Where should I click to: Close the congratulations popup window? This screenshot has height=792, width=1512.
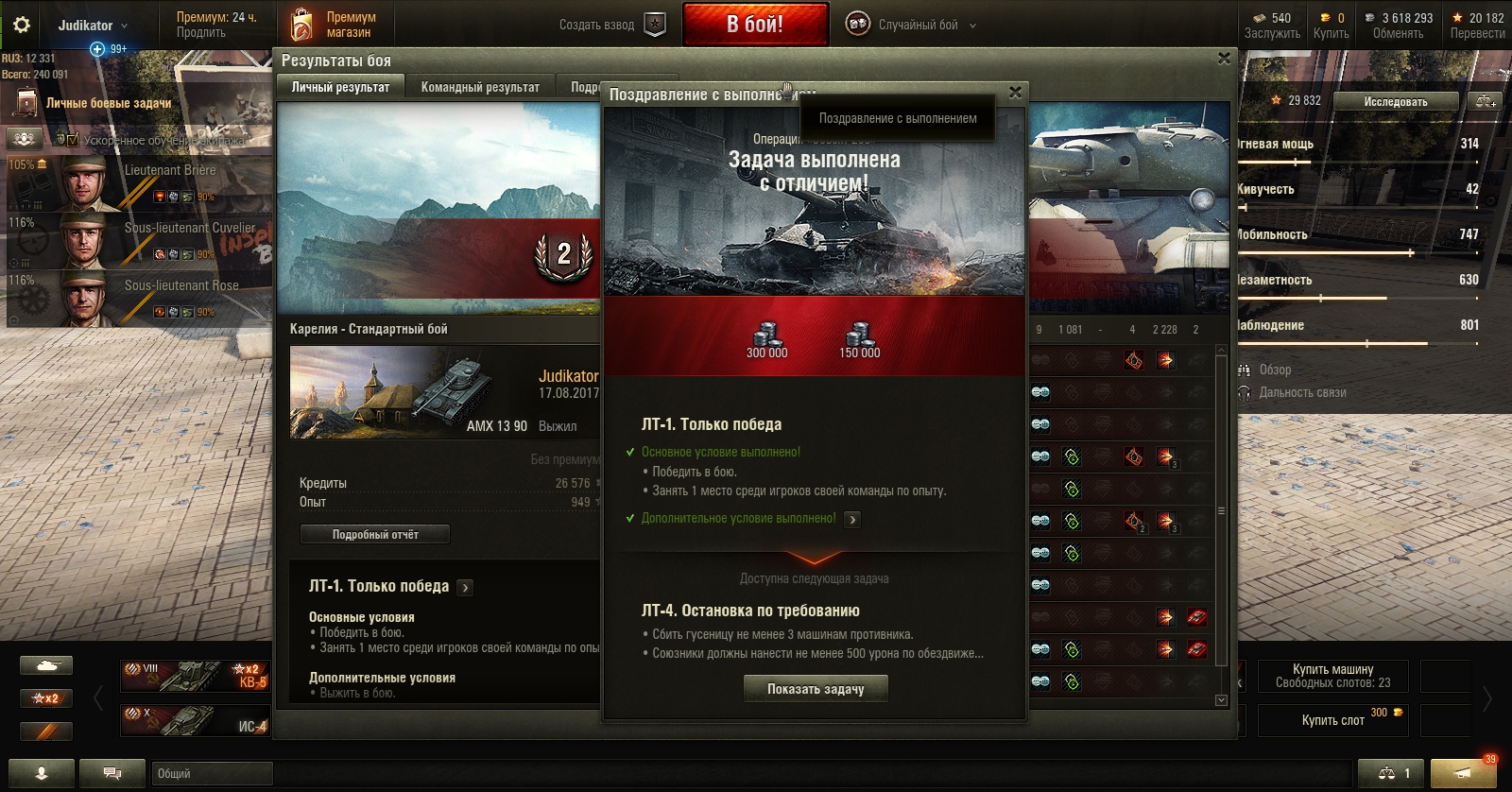[1015, 93]
